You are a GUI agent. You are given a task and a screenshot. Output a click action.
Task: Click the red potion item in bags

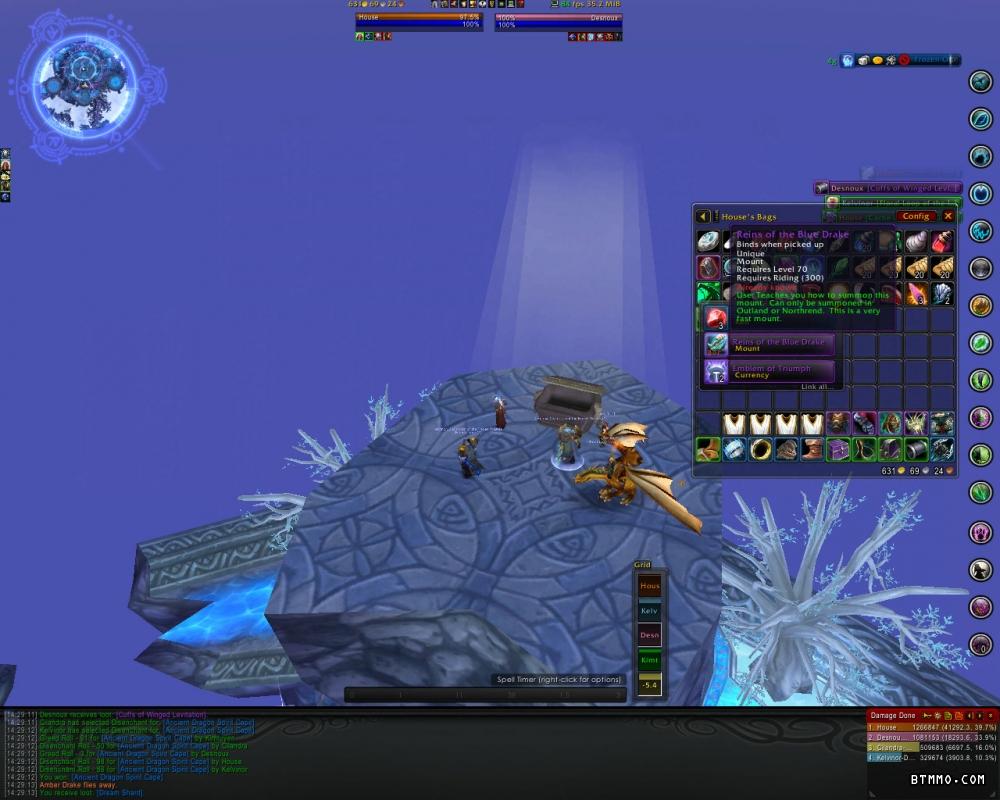pyautogui.click(x=942, y=241)
